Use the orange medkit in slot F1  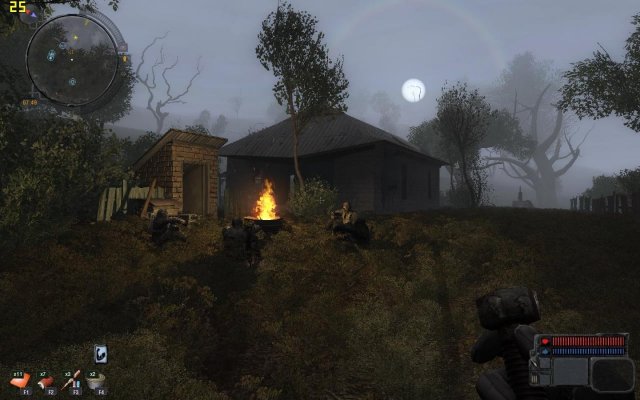coord(21,381)
